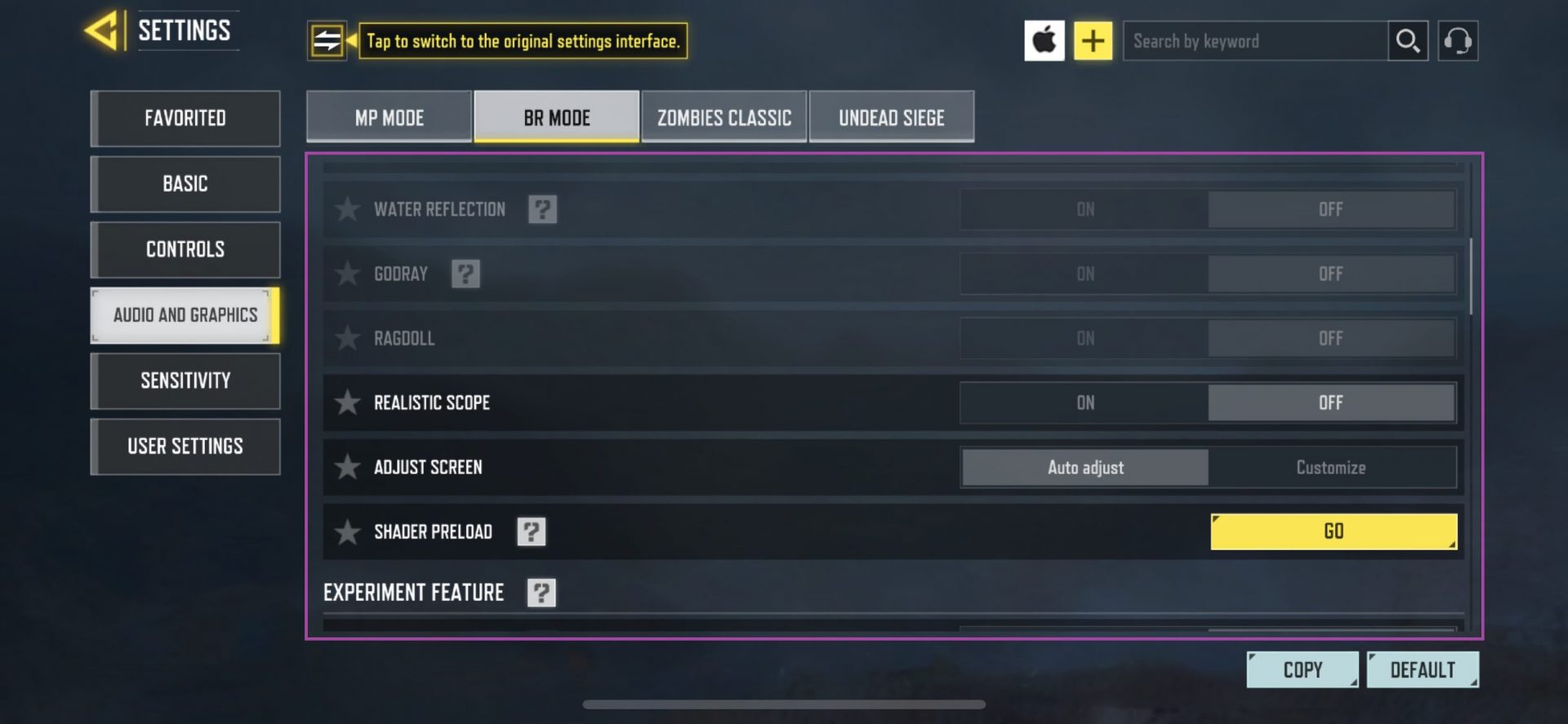The width and height of the screenshot is (1568, 724).
Task: Switch to the Zombies Classic tab
Action: (724, 117)
